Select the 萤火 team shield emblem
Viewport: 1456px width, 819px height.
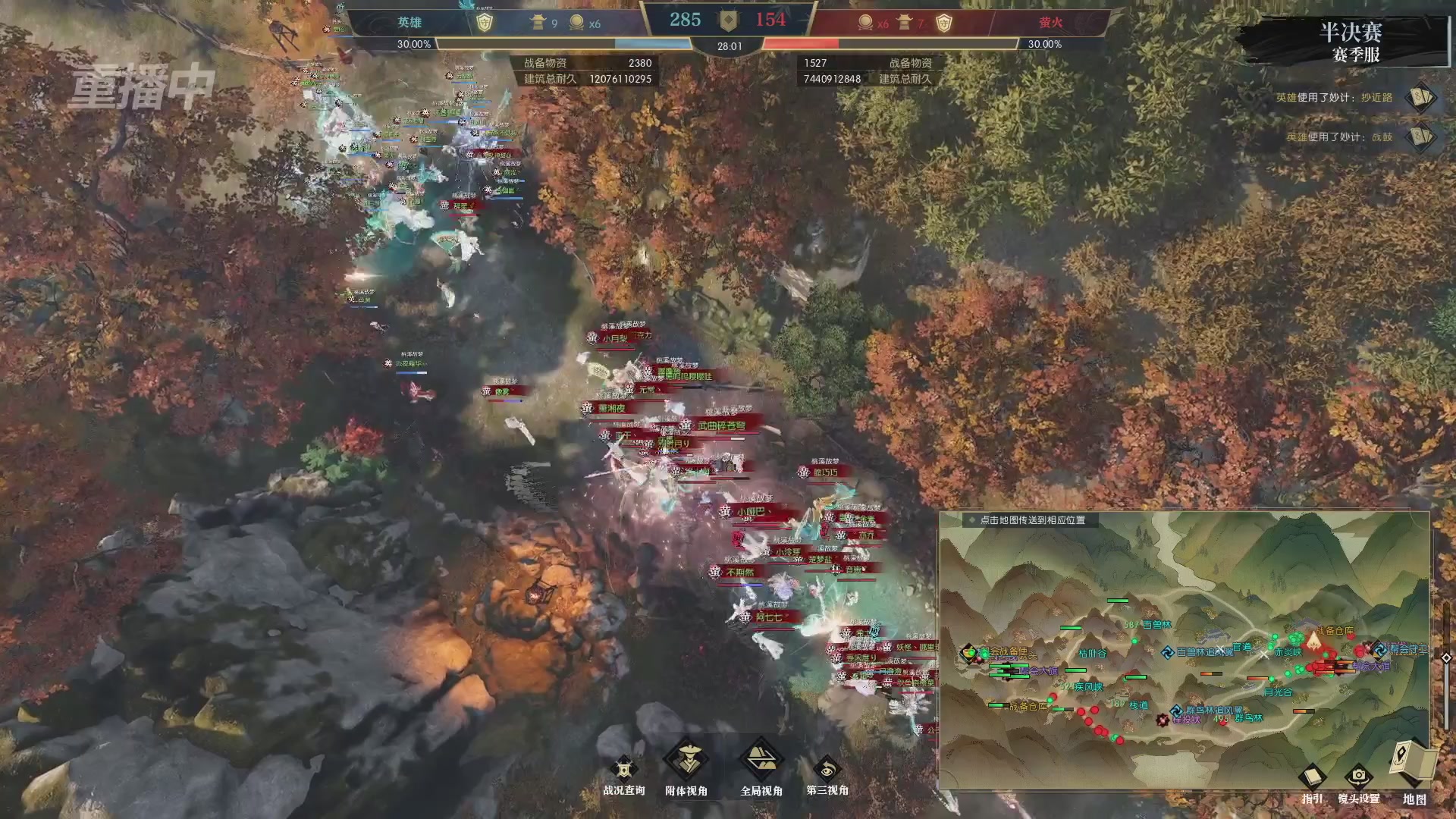(943, 23)
